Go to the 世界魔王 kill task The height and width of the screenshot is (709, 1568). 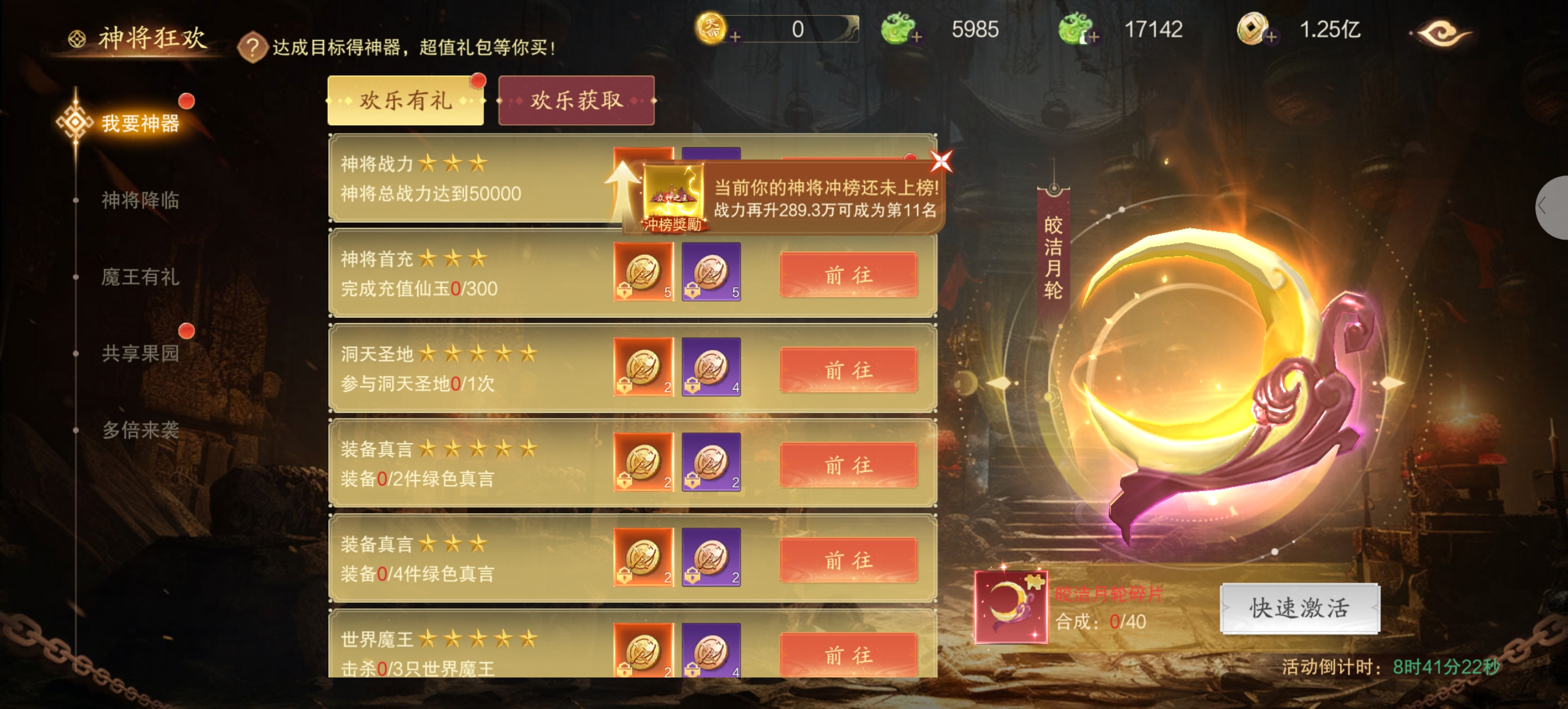[848, 655]
